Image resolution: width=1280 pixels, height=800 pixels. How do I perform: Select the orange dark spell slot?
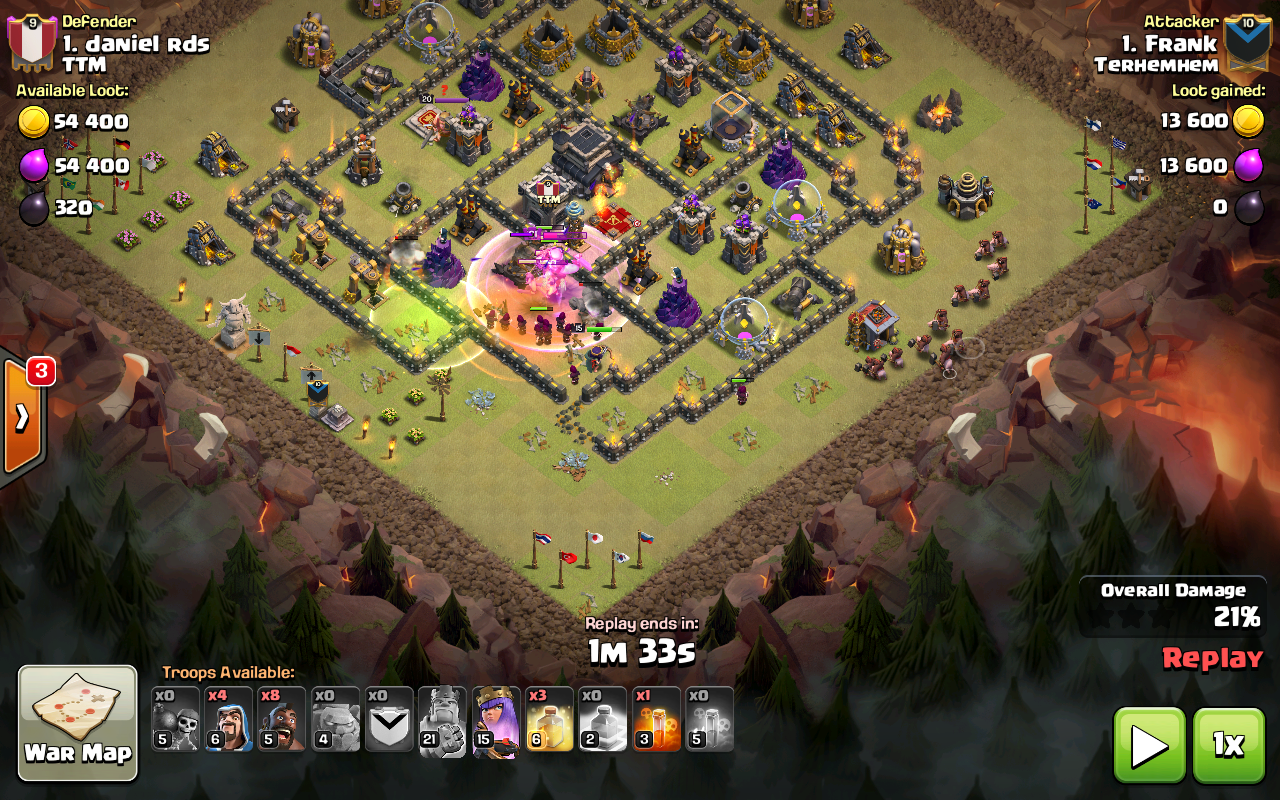(656, 719)
